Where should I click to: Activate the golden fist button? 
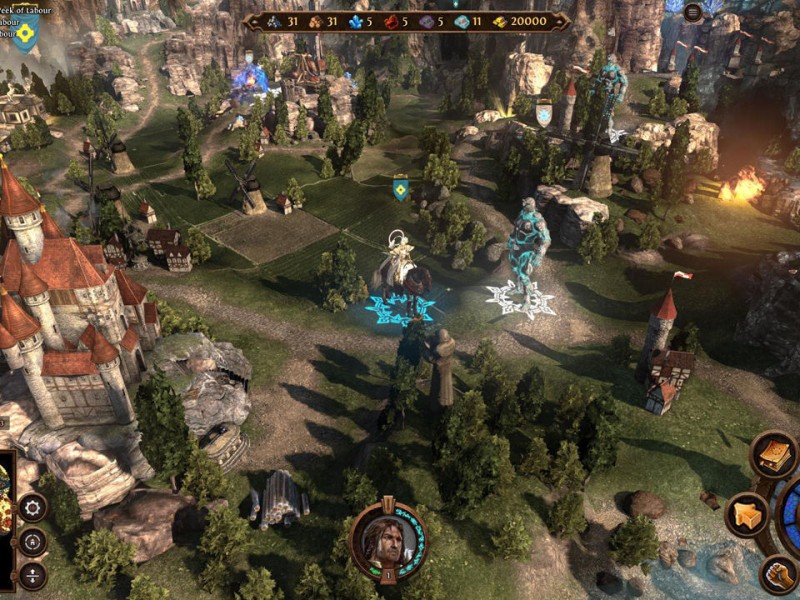[x=779, y=574]
